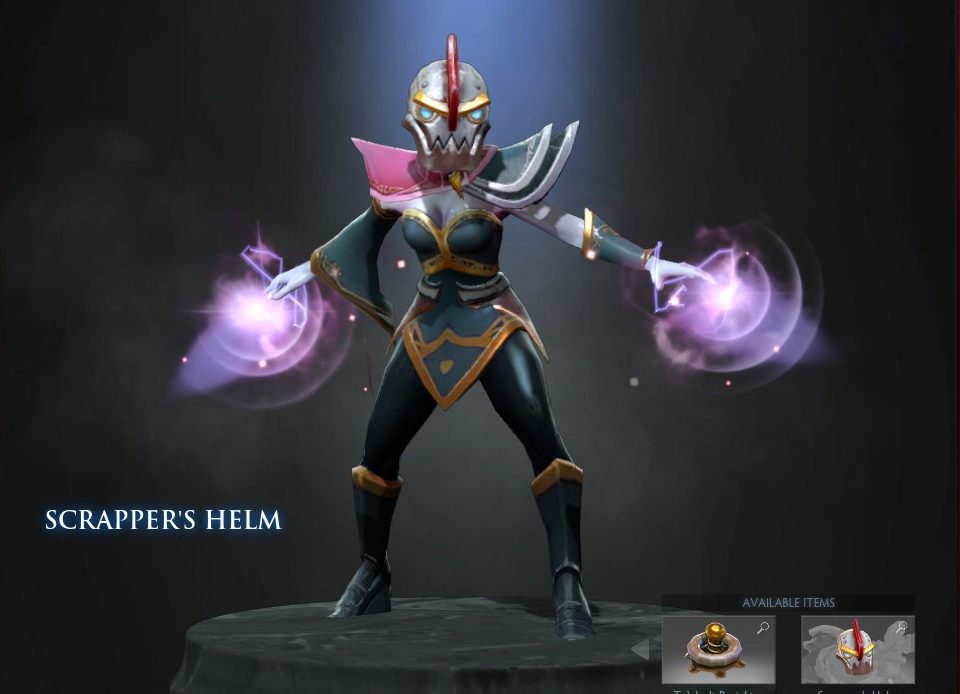
Task: Click the left arrow beside available items
Action: [640, 650]
